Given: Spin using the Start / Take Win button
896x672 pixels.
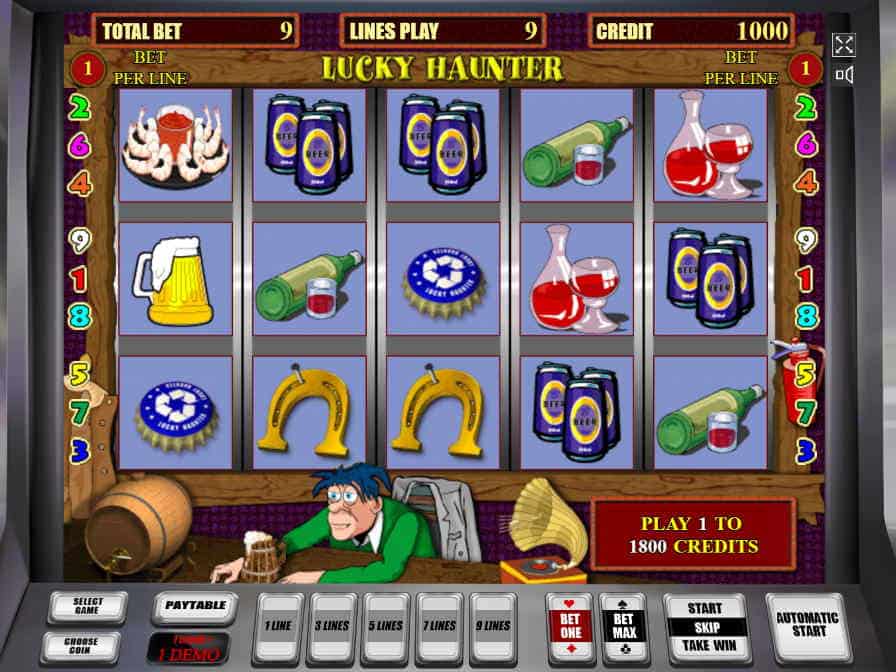Looking at the screenshot, I should [707, 627].
